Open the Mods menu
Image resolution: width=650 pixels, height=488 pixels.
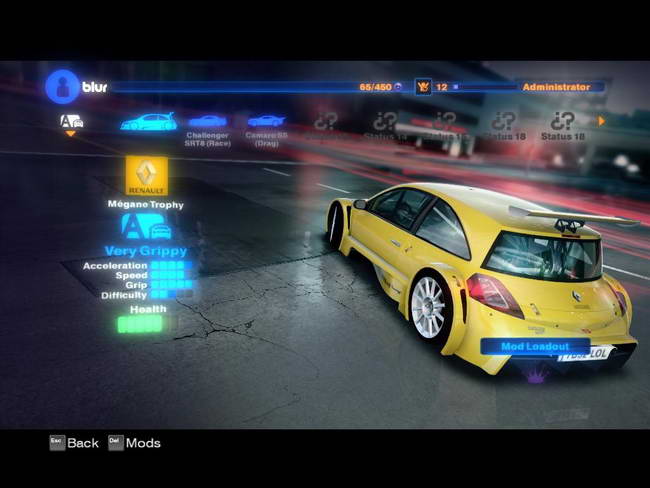point(134,443)
